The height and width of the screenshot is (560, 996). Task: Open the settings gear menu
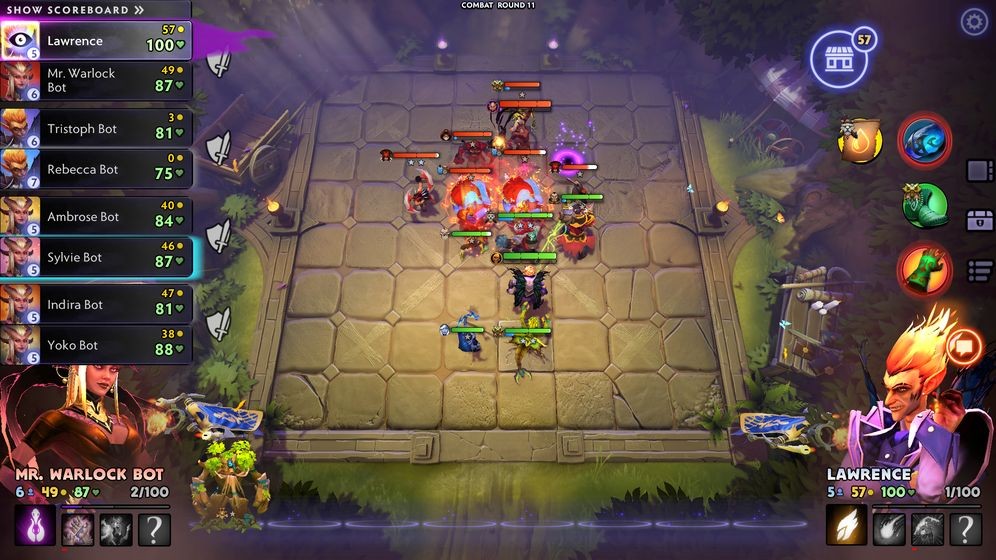point(973,22)
